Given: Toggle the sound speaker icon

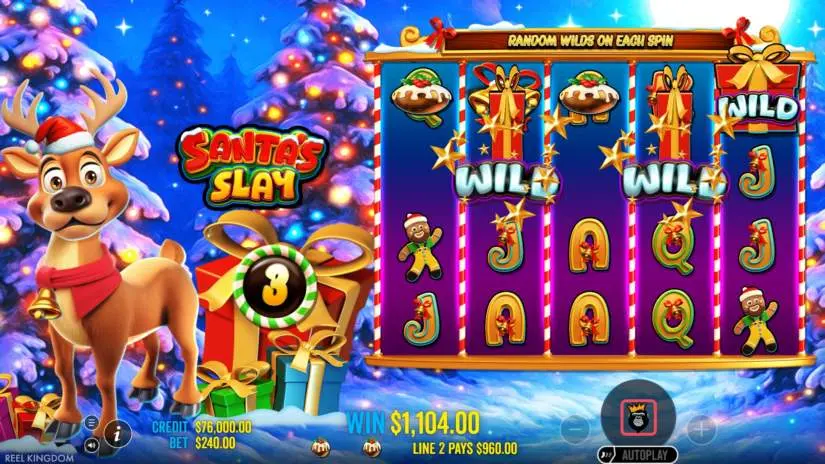Looking at the screenshot, I should pos(92,444).
